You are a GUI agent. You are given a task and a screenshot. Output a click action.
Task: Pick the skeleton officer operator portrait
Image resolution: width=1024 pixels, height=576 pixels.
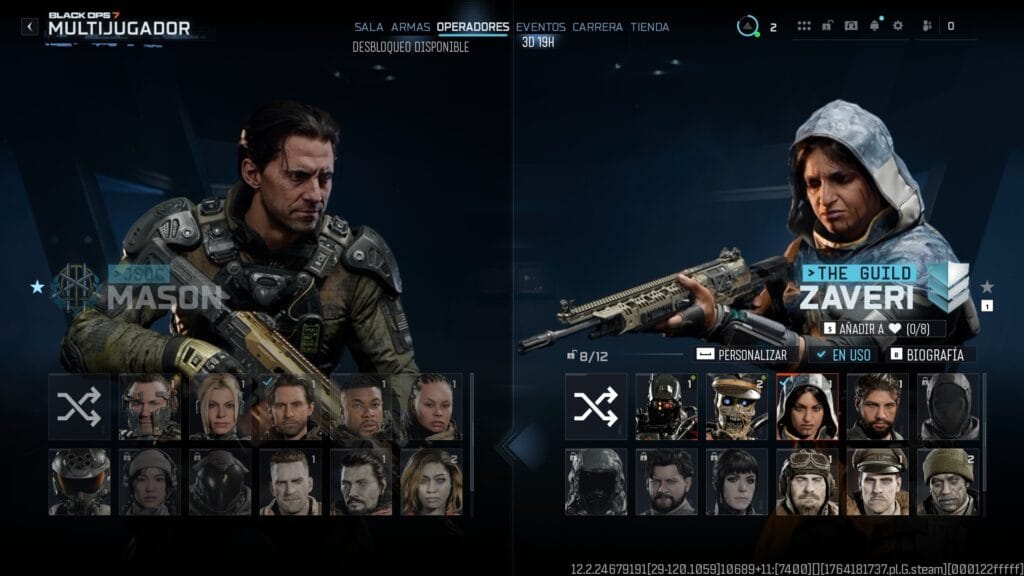[737, 406]
